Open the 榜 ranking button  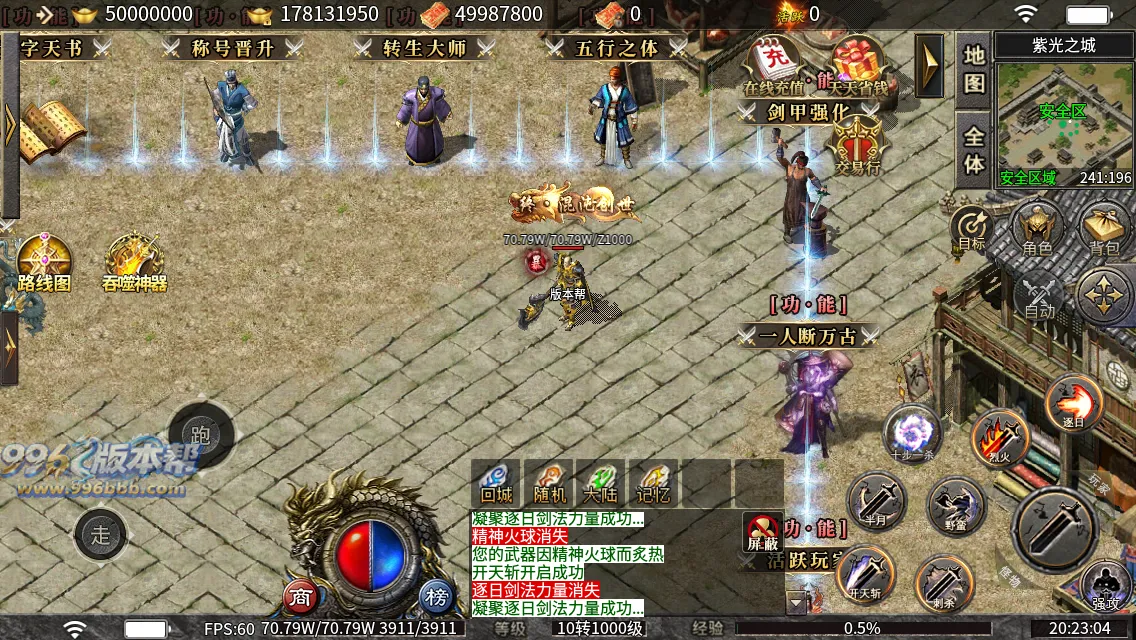click(x=436, y=597)
